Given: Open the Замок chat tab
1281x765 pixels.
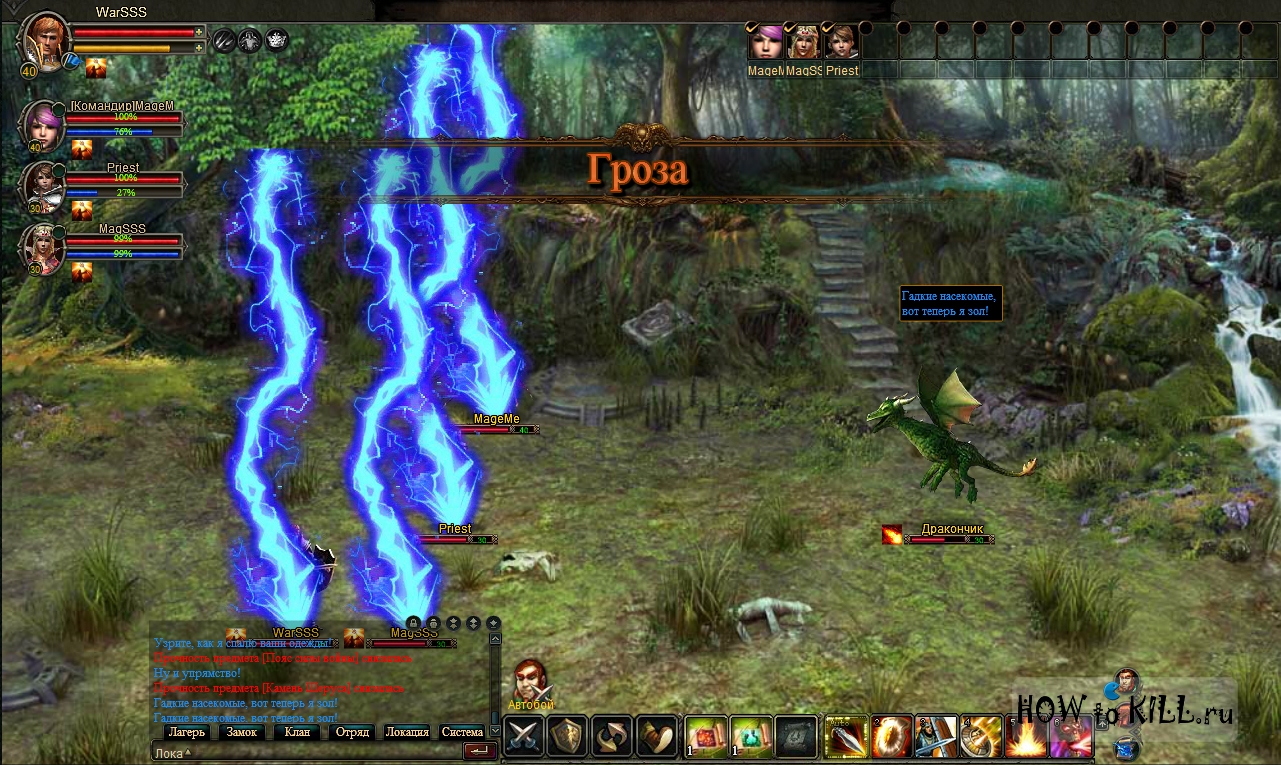Looking at the screenshot, I should (242, 732).
